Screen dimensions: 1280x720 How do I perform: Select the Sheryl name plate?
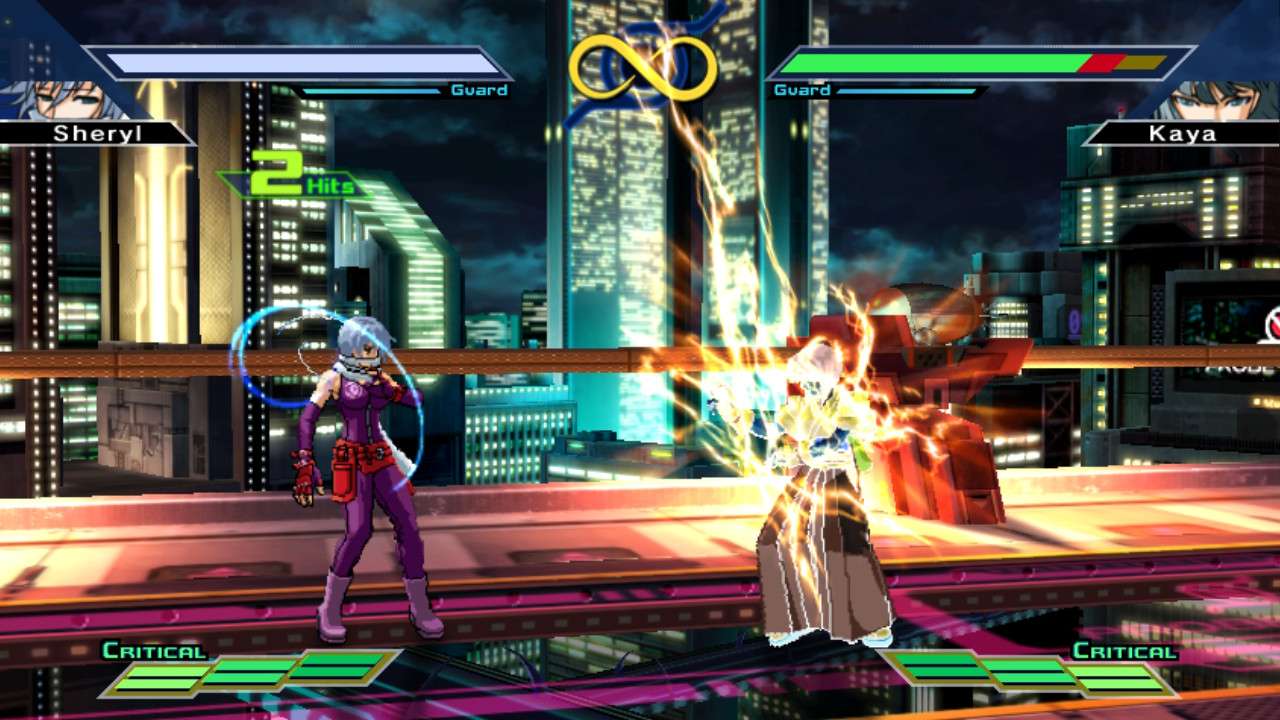click(92, 133)
